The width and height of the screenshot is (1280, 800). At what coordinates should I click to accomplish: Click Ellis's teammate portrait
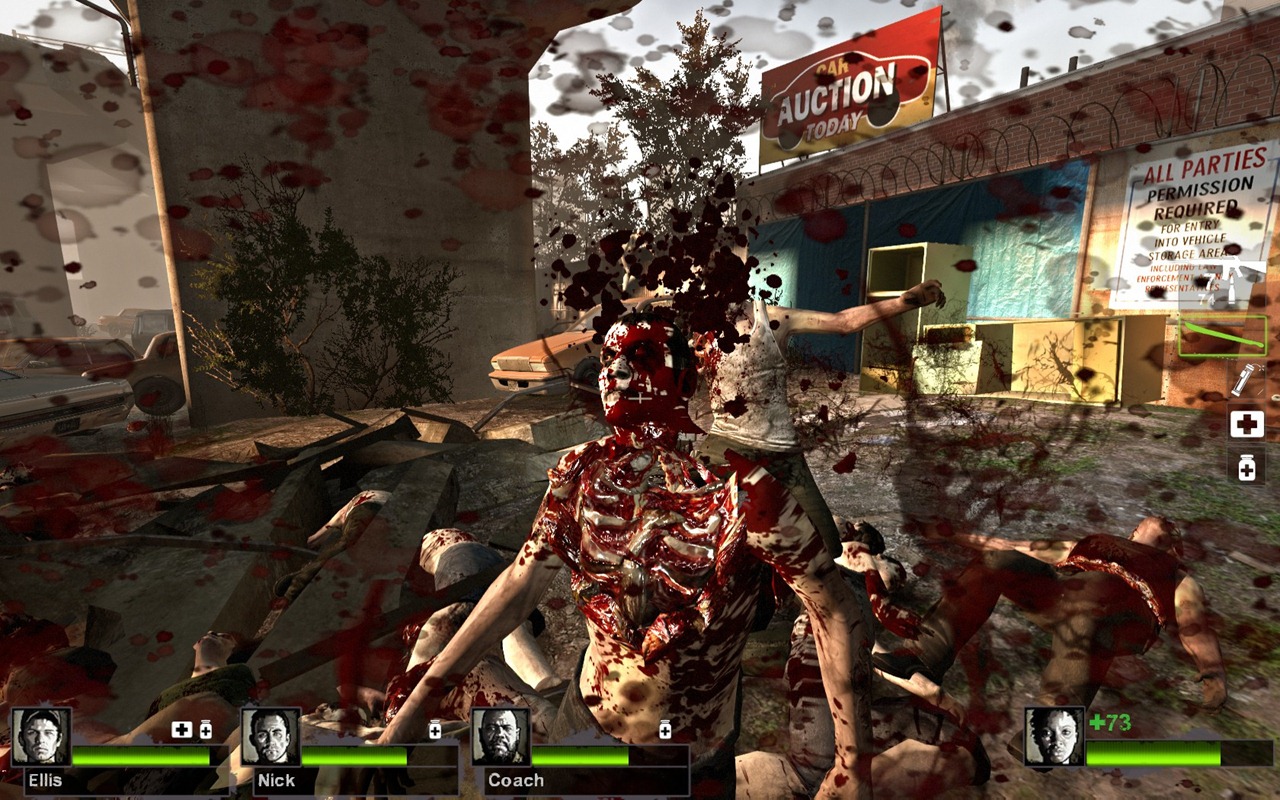coord(41,737)
